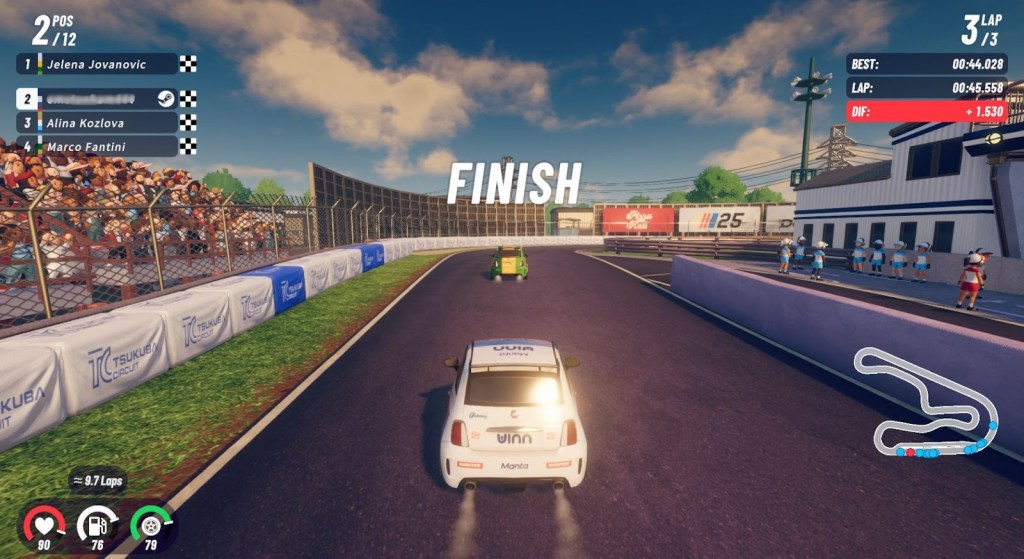Click the track layout minimap

click(925, 405)
